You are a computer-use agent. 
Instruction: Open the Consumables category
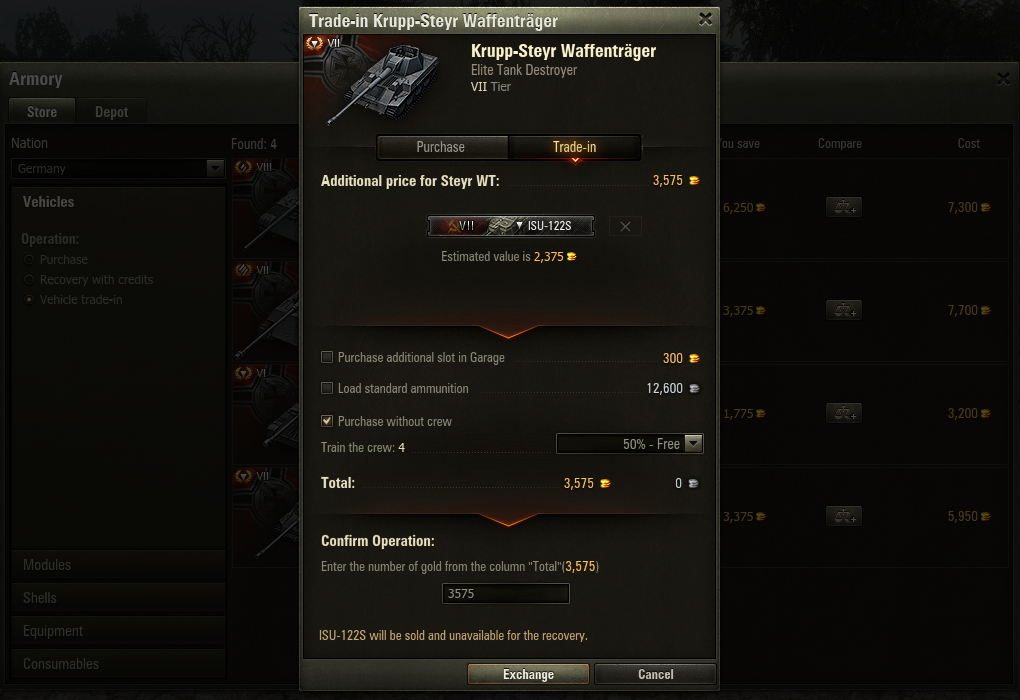coord(61,664)
